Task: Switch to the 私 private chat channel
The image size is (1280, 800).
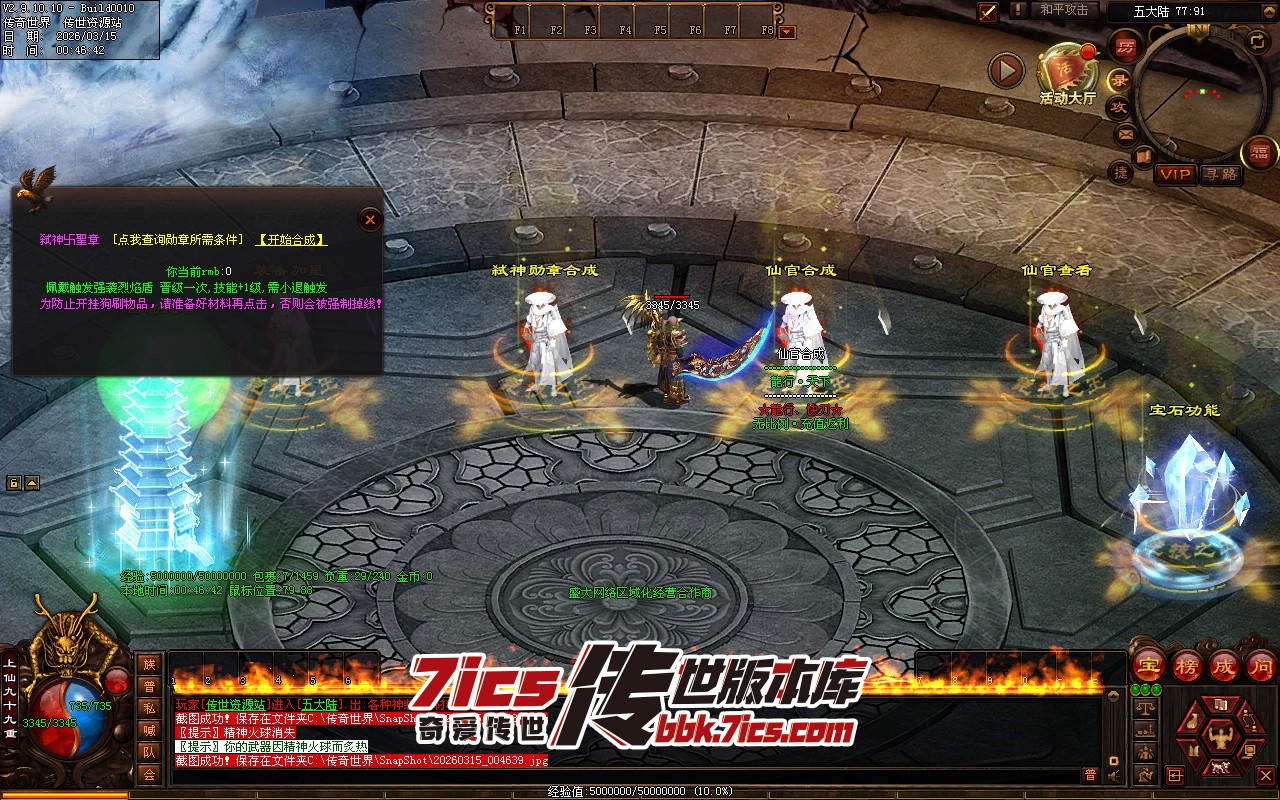Action: 149,708
